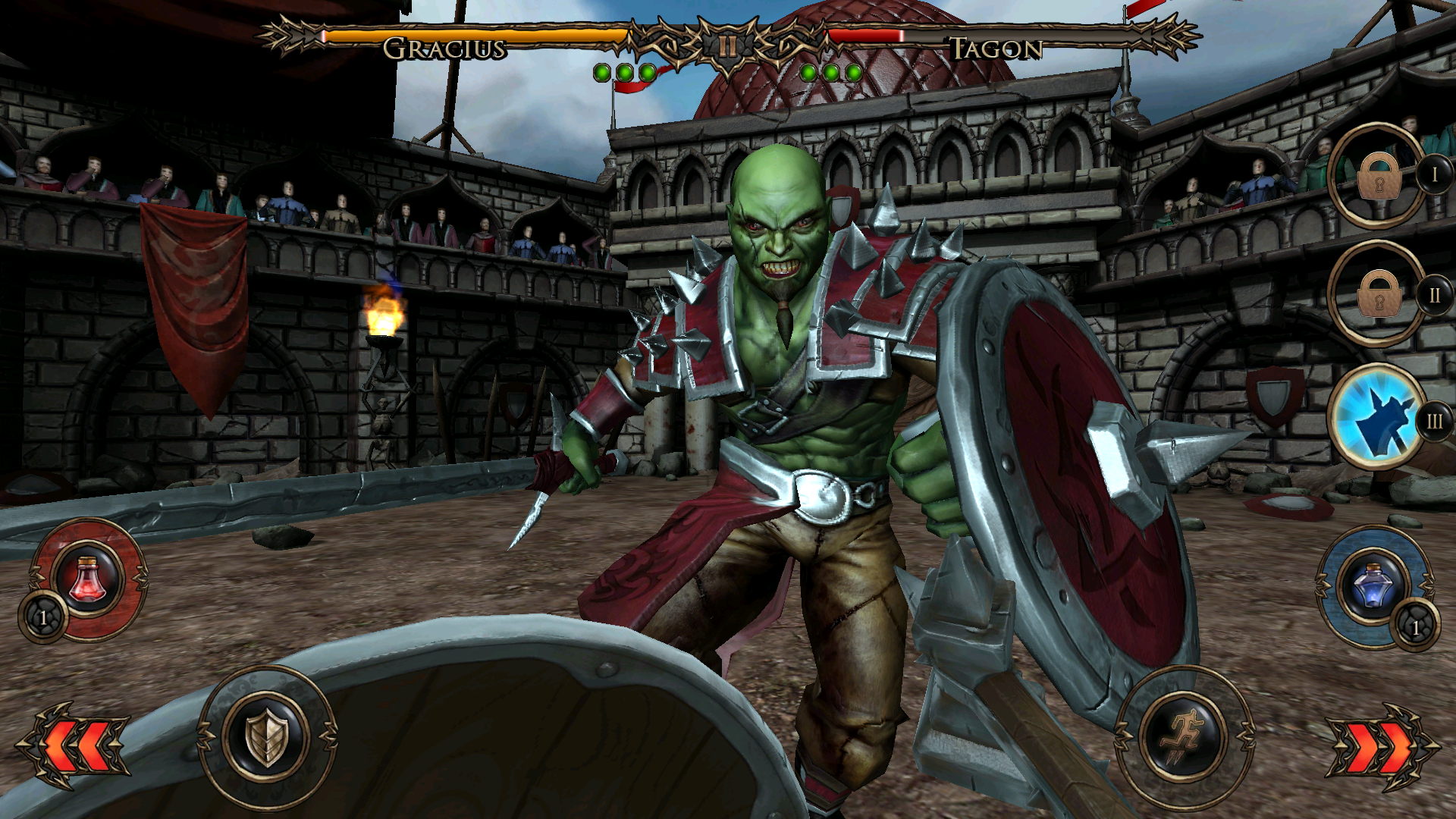This screenshot has width=1456, height=819.
Task: Select the locked skill slot II
Action: point(1378,294)
